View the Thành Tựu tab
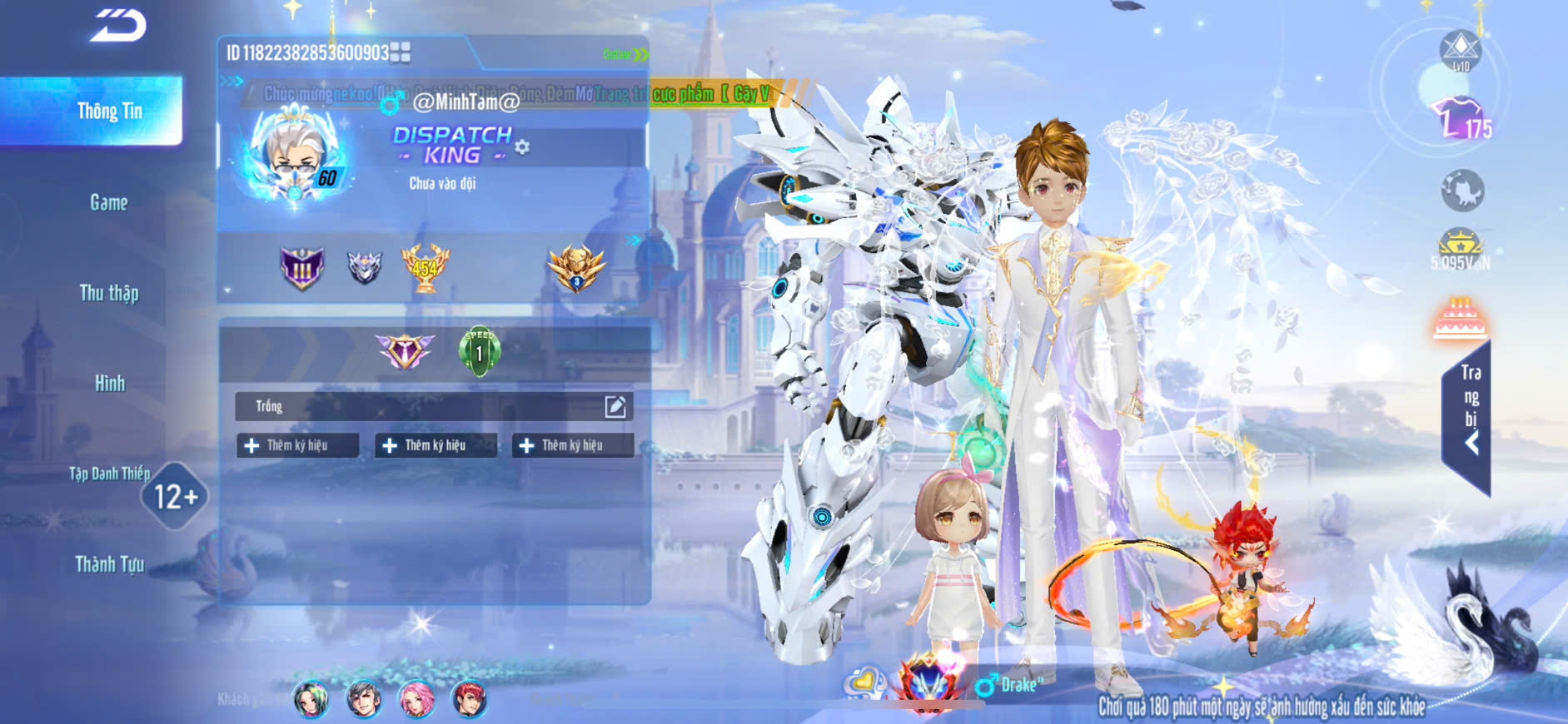The image size is (1568, 724). point(109,565)
